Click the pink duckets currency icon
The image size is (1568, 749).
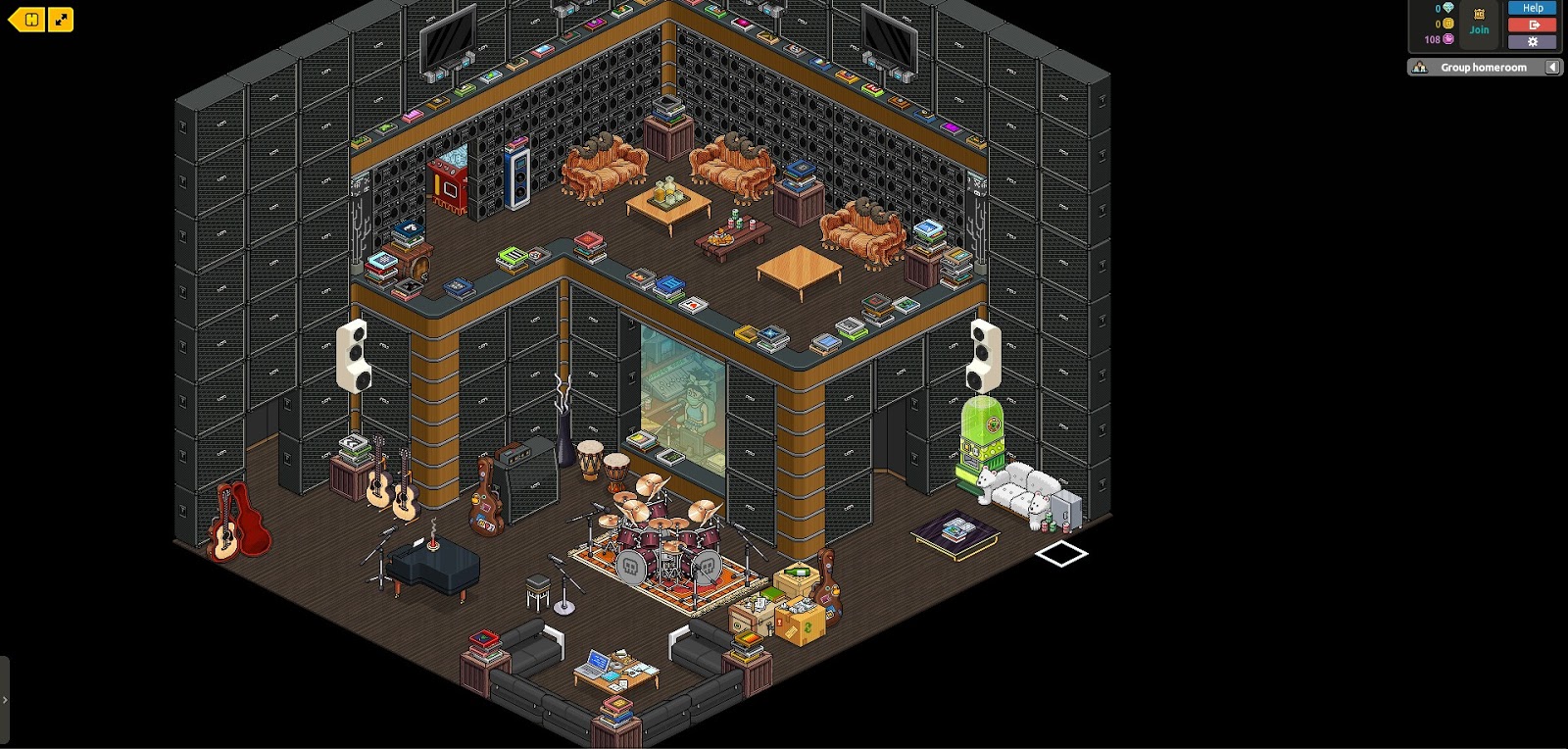(x=1447, y=39)
